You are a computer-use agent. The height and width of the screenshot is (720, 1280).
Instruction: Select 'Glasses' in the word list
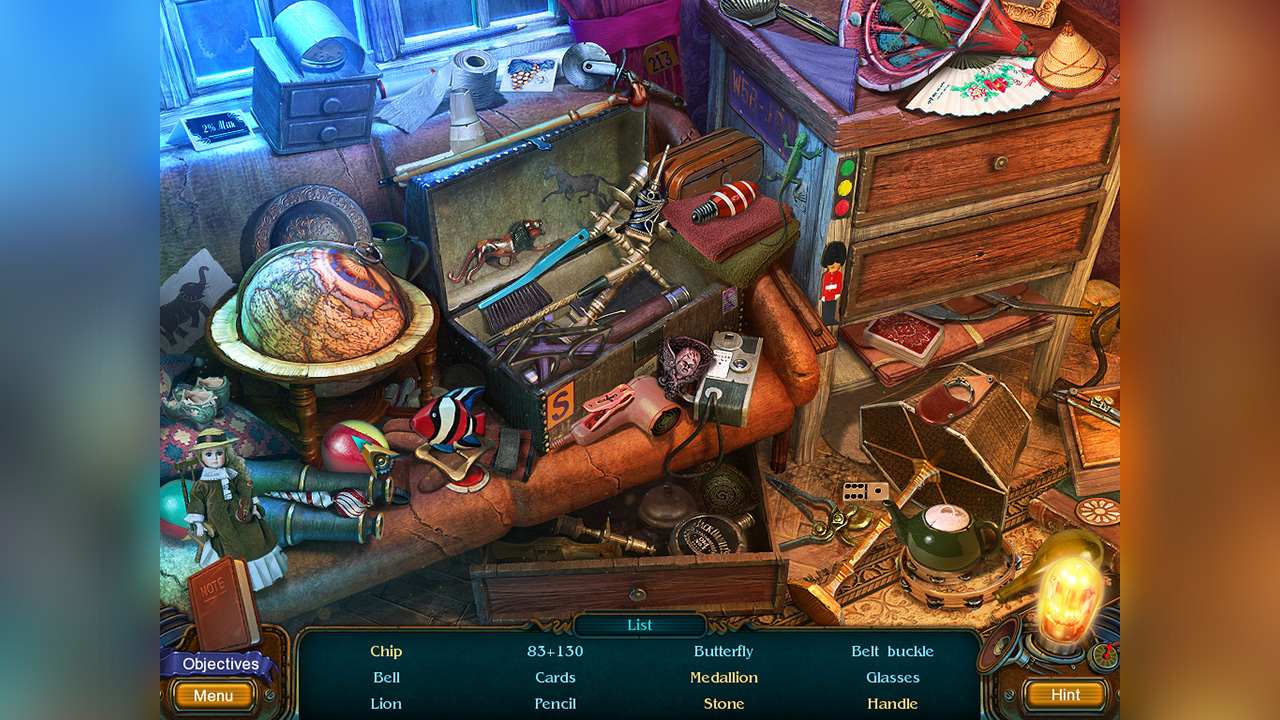893,677
